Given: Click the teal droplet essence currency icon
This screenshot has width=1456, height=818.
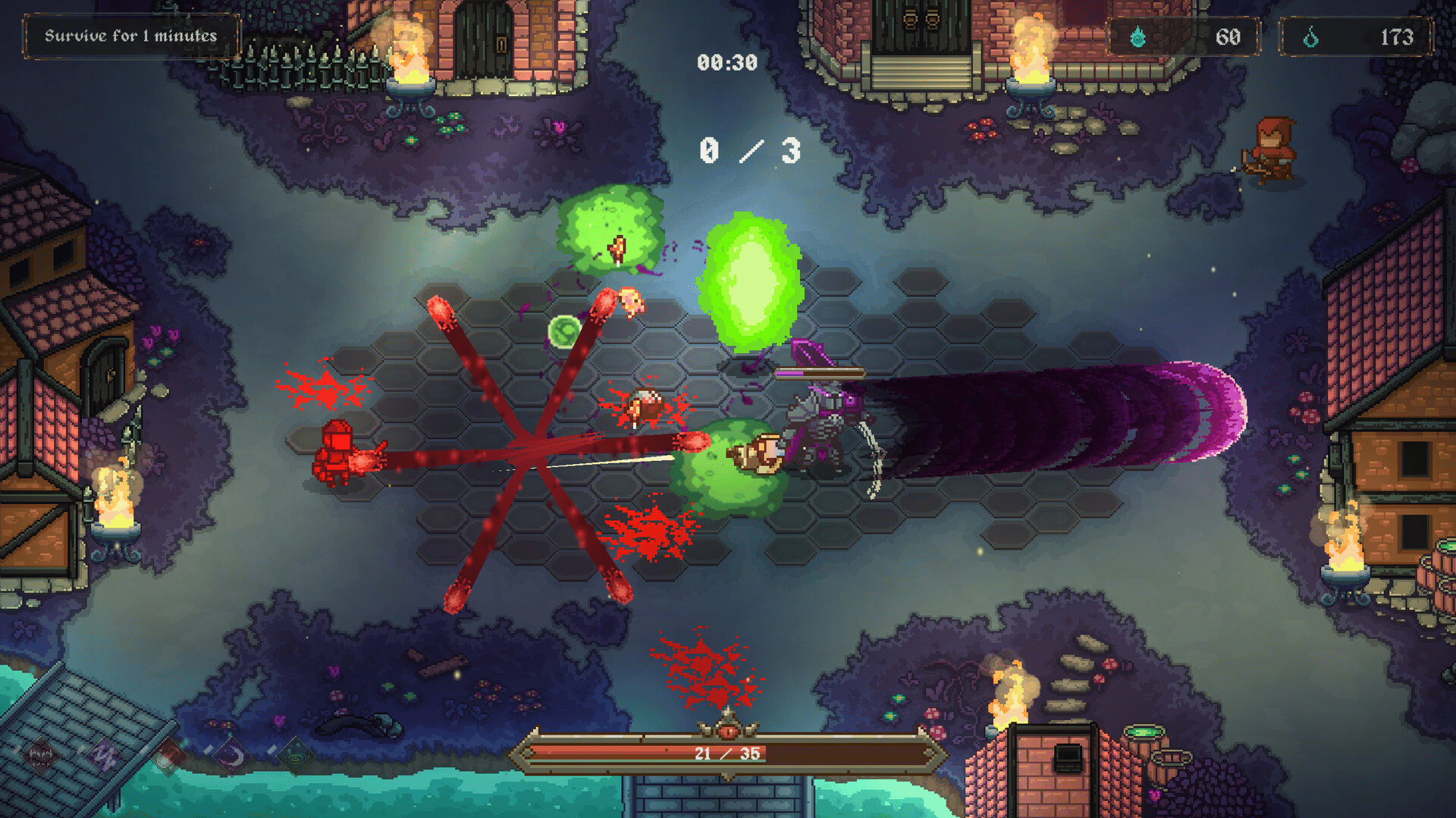Looking at the screenshot, I should [x=1310, y=36].
